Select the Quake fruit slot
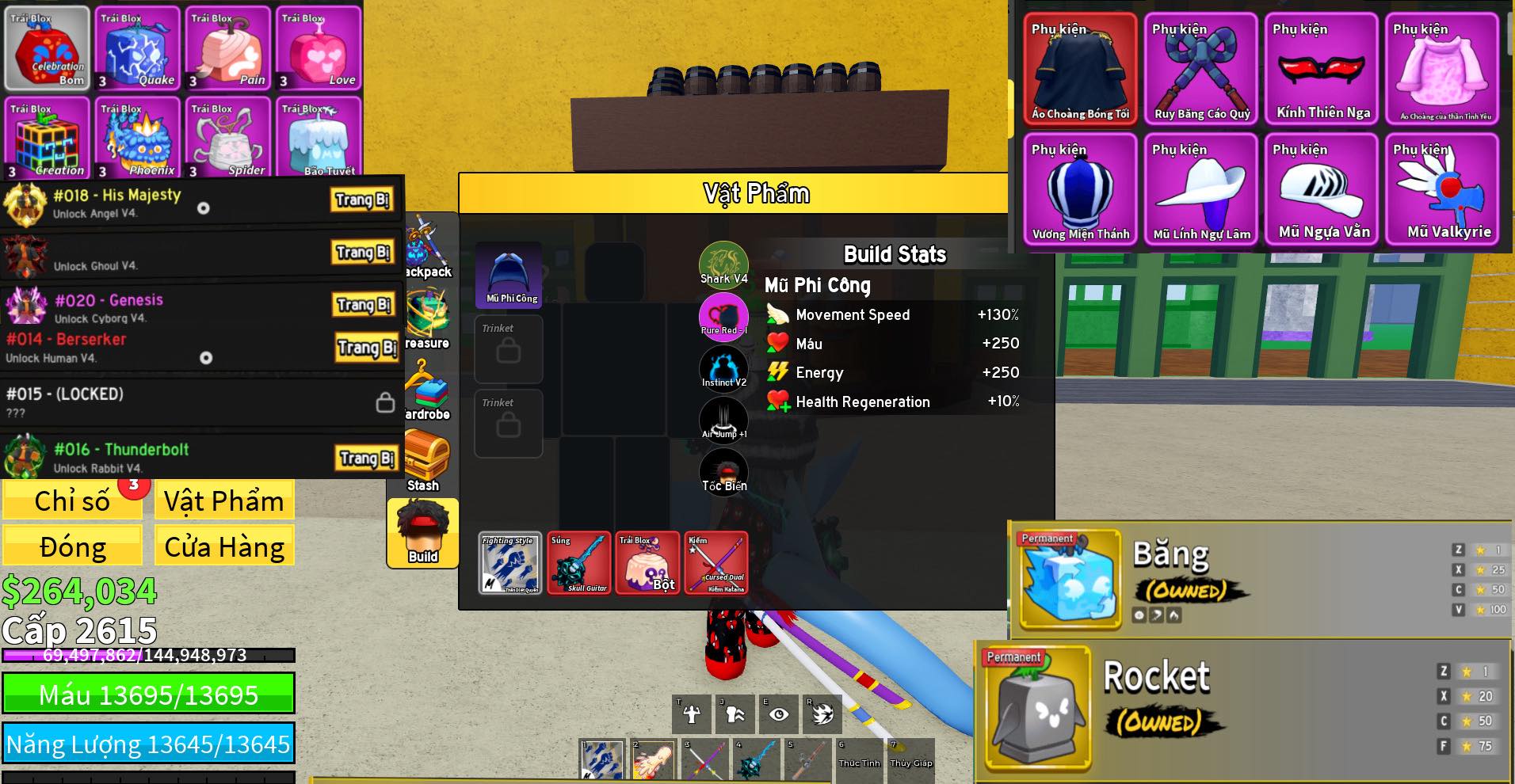This screenshot has height=784, width=1515. 137,49
